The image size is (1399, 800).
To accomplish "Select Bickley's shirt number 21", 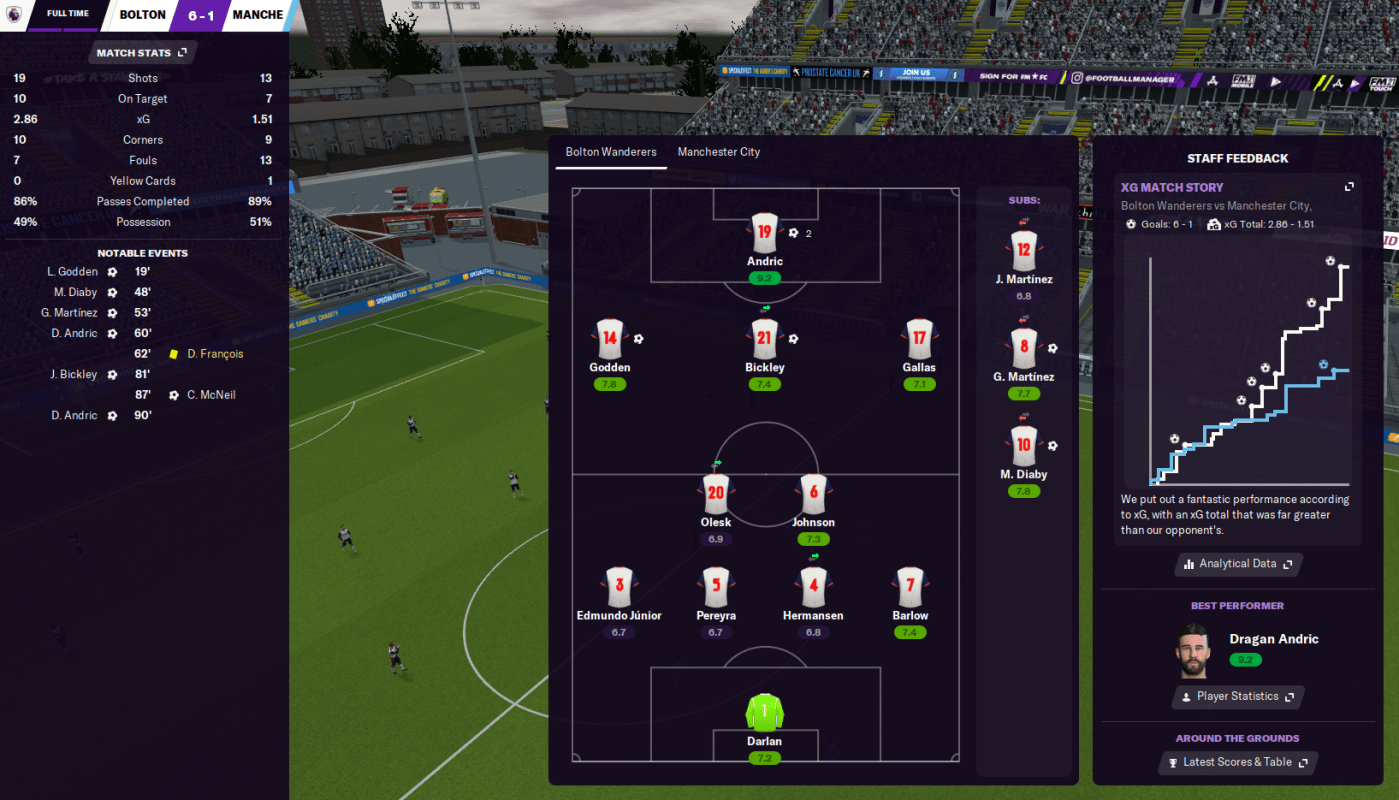I will tap(764, 339).
